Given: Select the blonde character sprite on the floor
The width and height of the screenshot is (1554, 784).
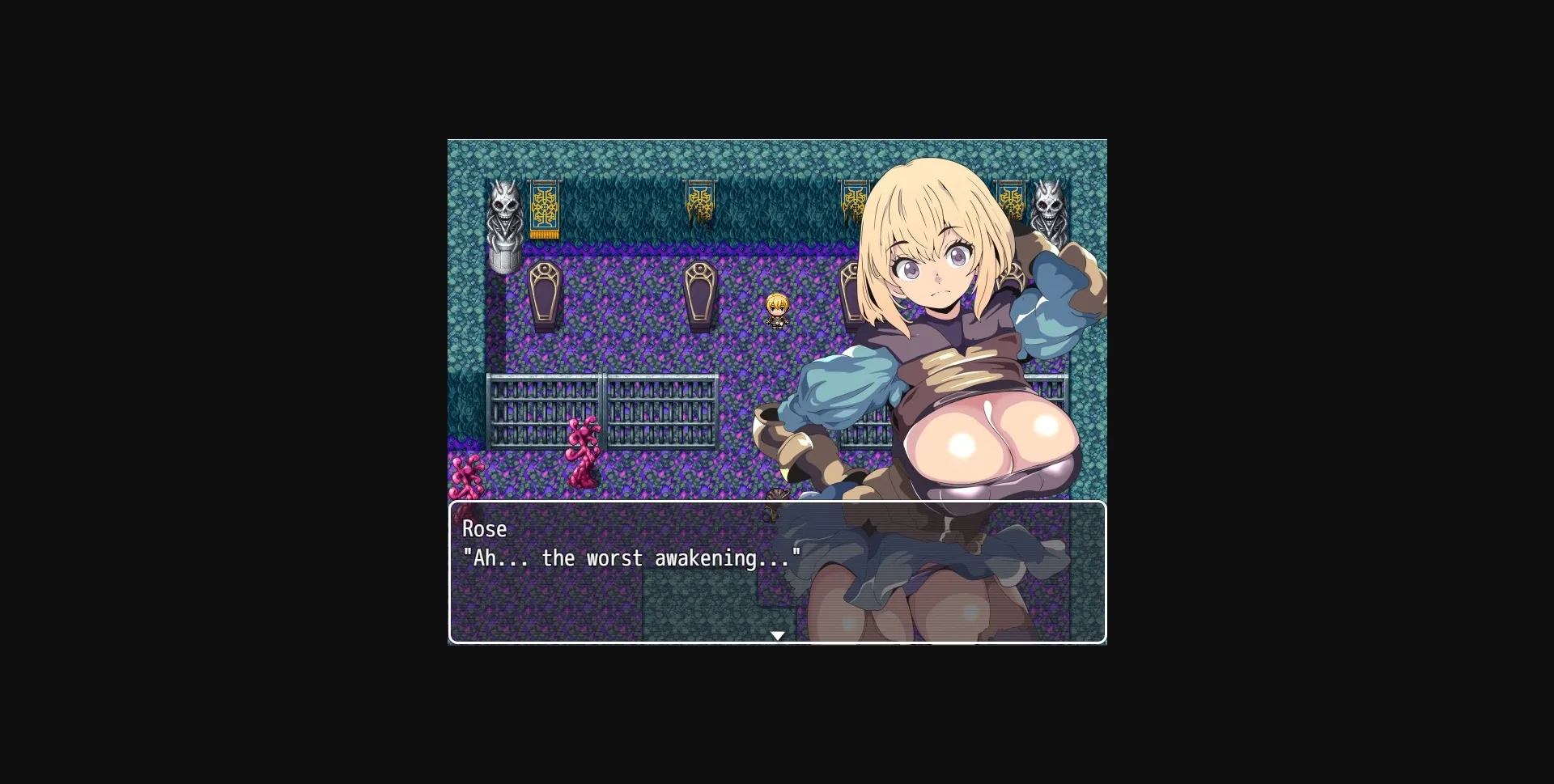Looking at the screenshot, I should 775,310.
